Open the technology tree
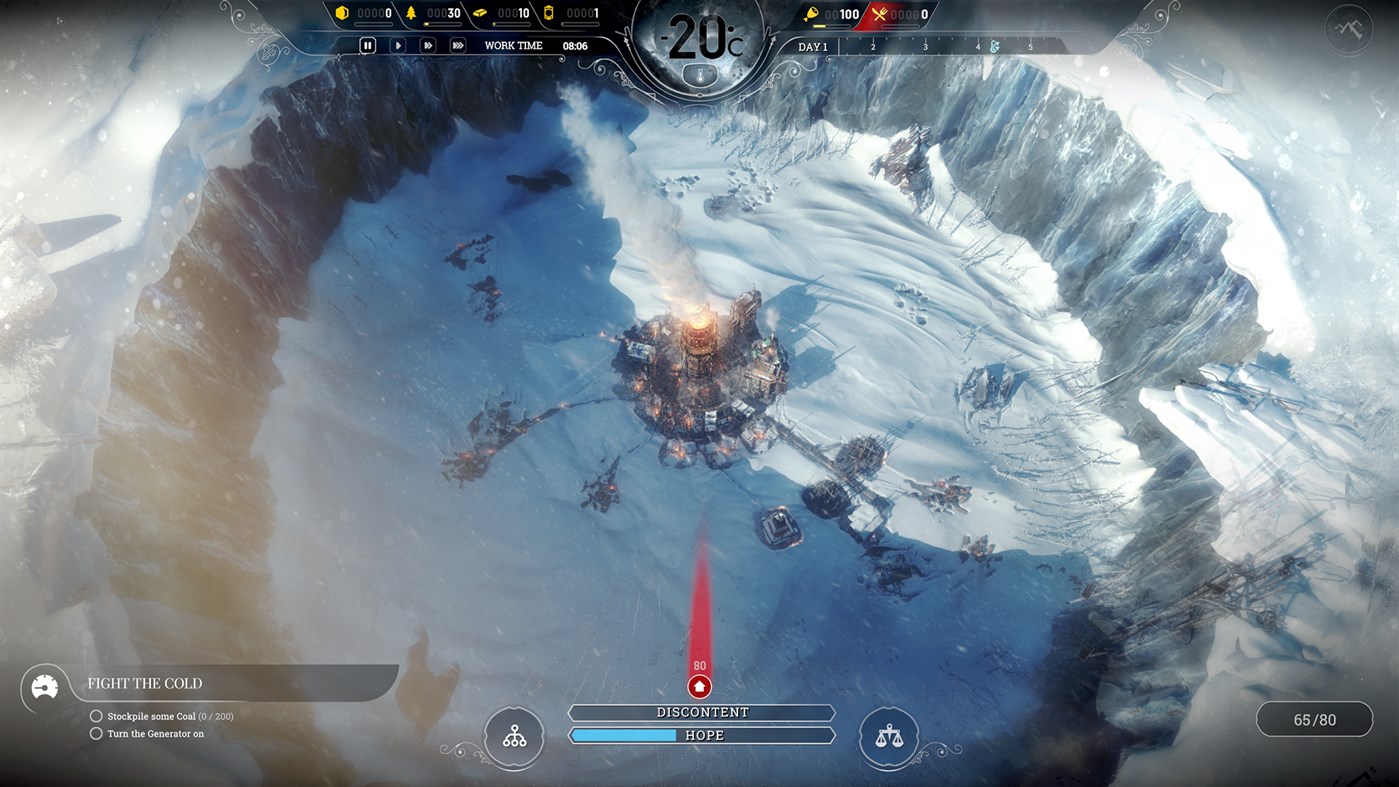Viewport: 1399px width, 787px height. point(514,737)
